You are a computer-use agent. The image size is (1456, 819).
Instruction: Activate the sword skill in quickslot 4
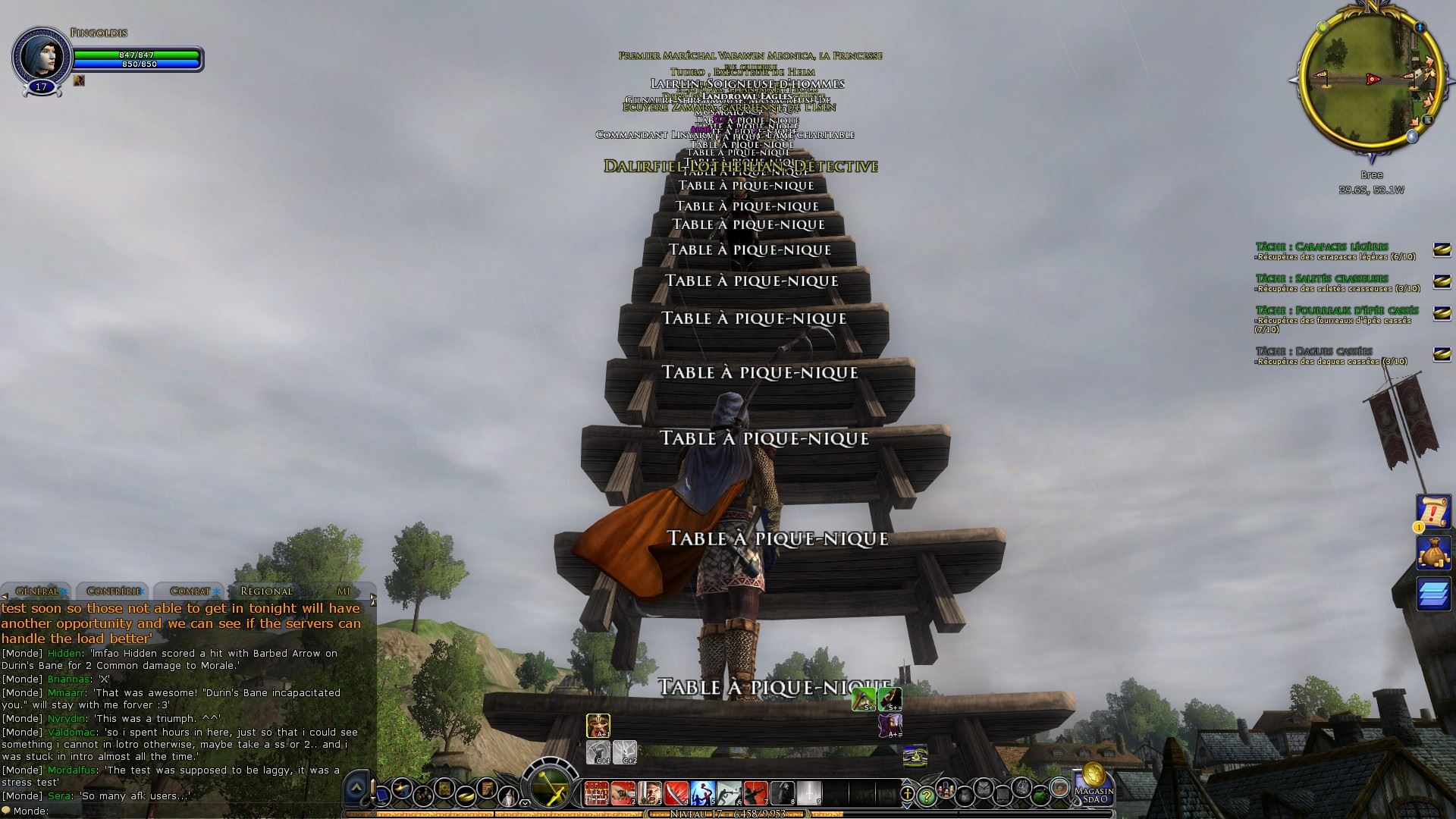(x=676, y=793)
